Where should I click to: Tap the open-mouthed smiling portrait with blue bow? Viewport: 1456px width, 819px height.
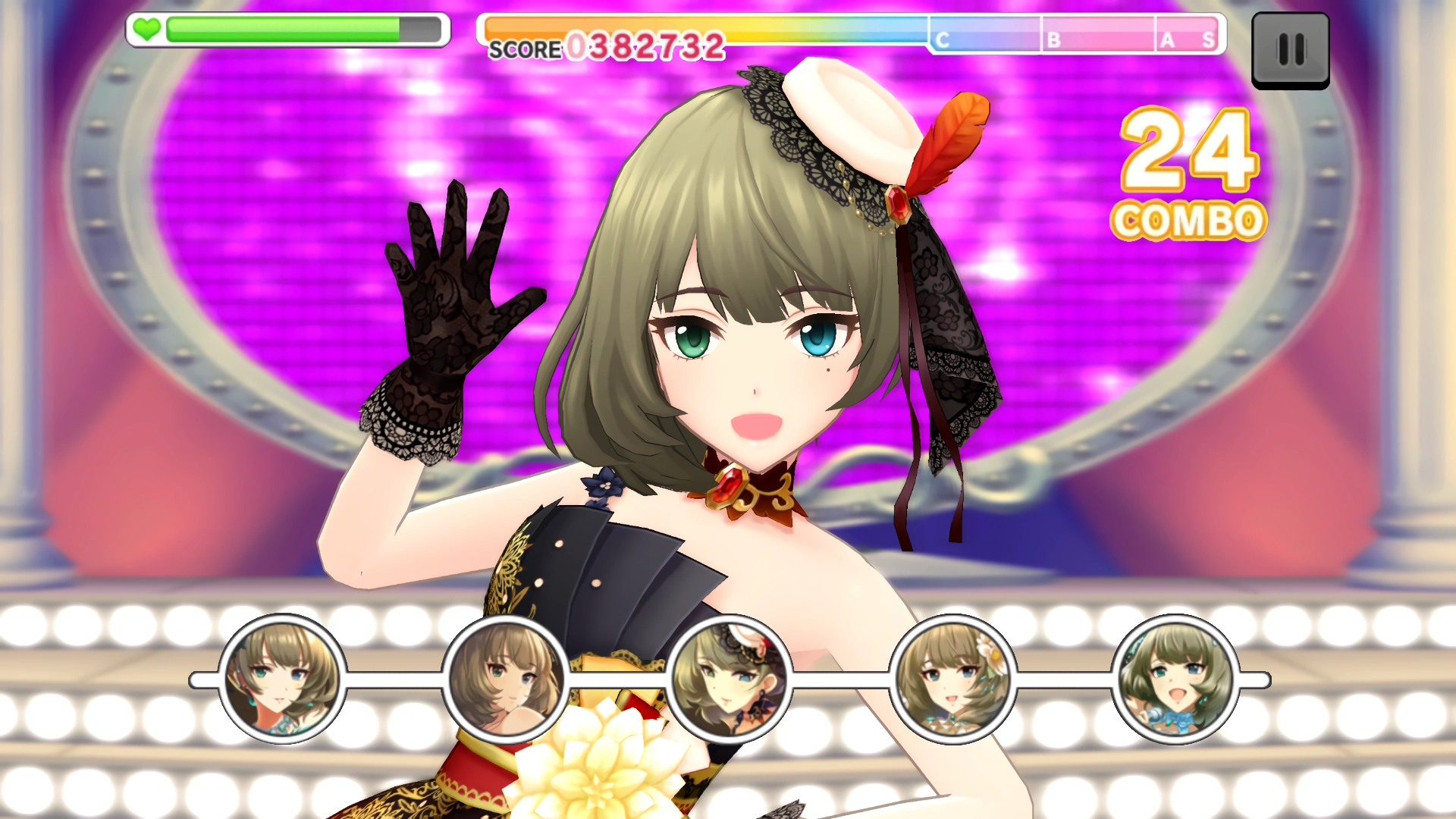pos(1175,679)
